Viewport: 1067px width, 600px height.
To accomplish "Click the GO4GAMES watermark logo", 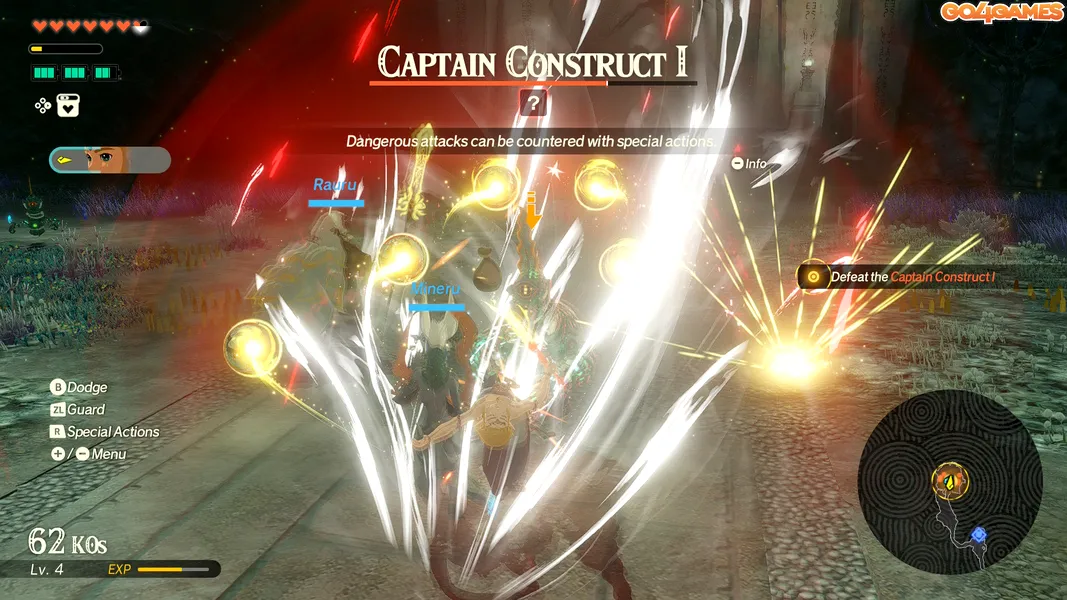I will click(1000, 12).
